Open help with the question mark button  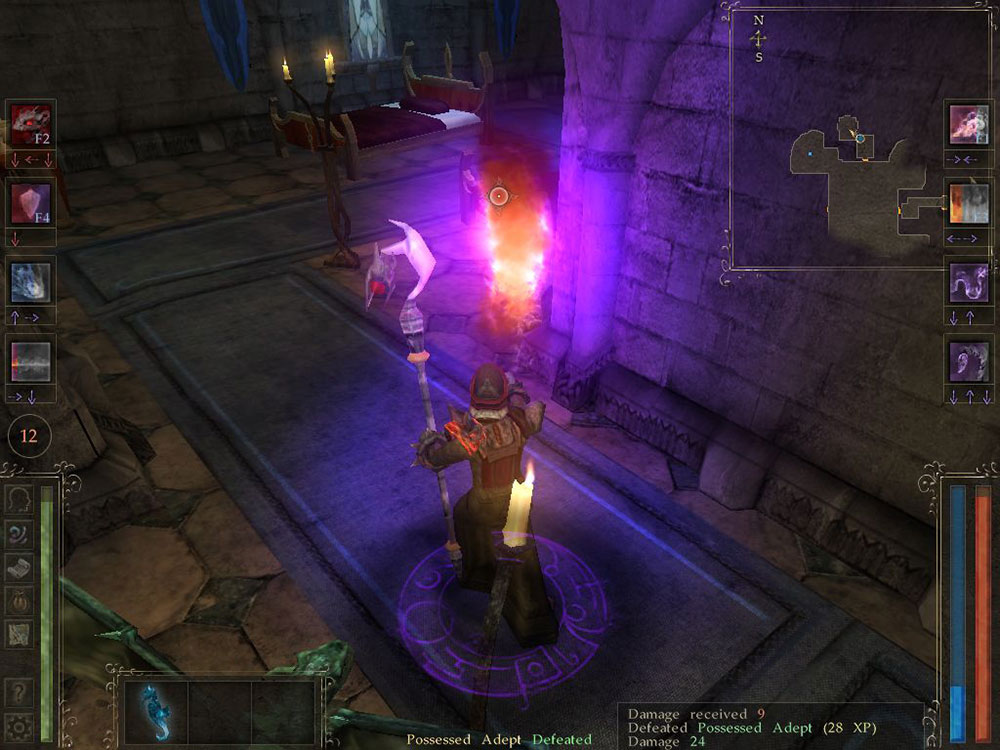(17, 694)
